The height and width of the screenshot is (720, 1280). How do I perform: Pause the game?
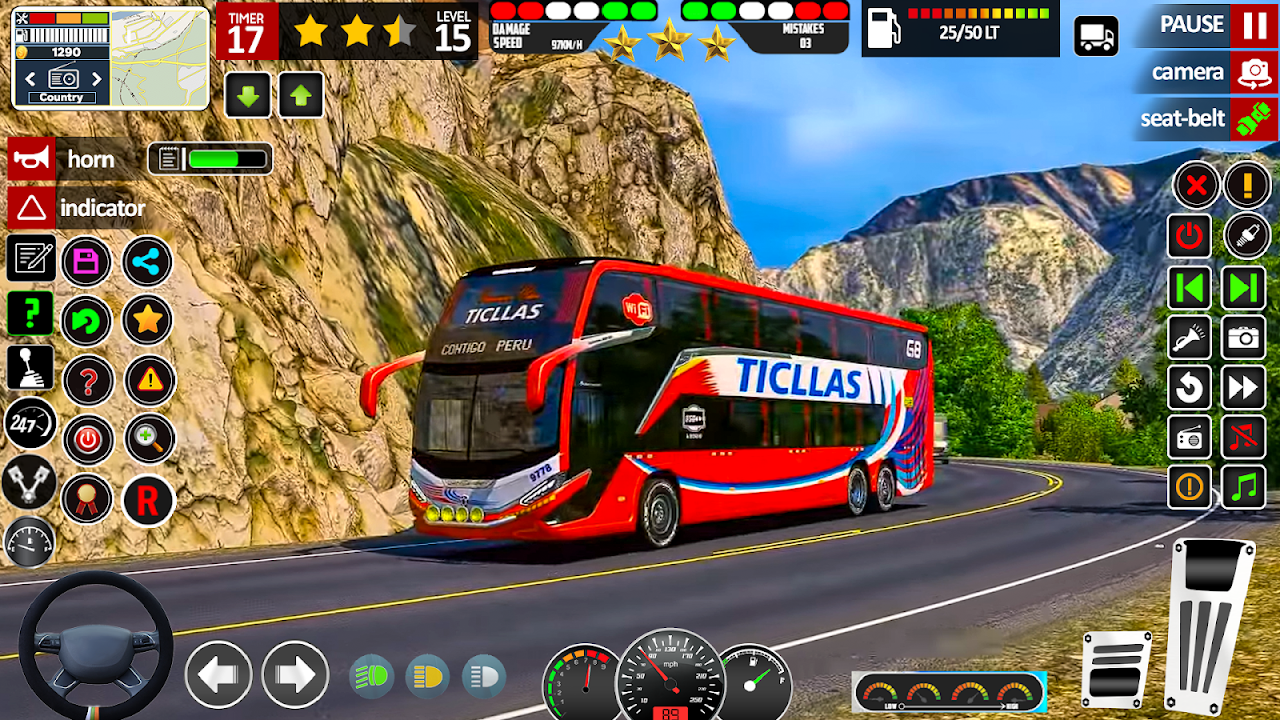pyautogui.click(x=1253, y=25)
